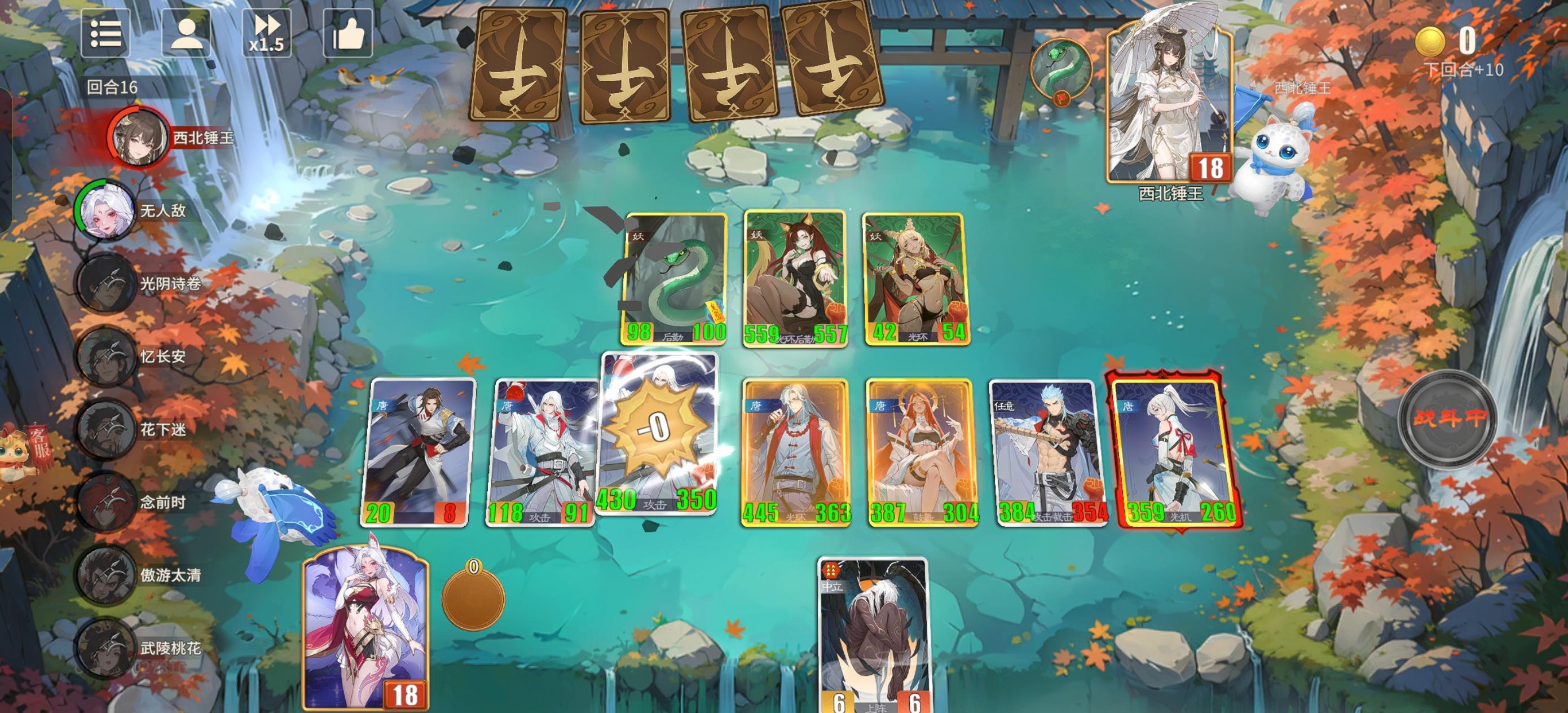Toggle the x1.5 battle speed
Image resolution: width=1568 pixels, height=713 pixels.
click(267, 35)
